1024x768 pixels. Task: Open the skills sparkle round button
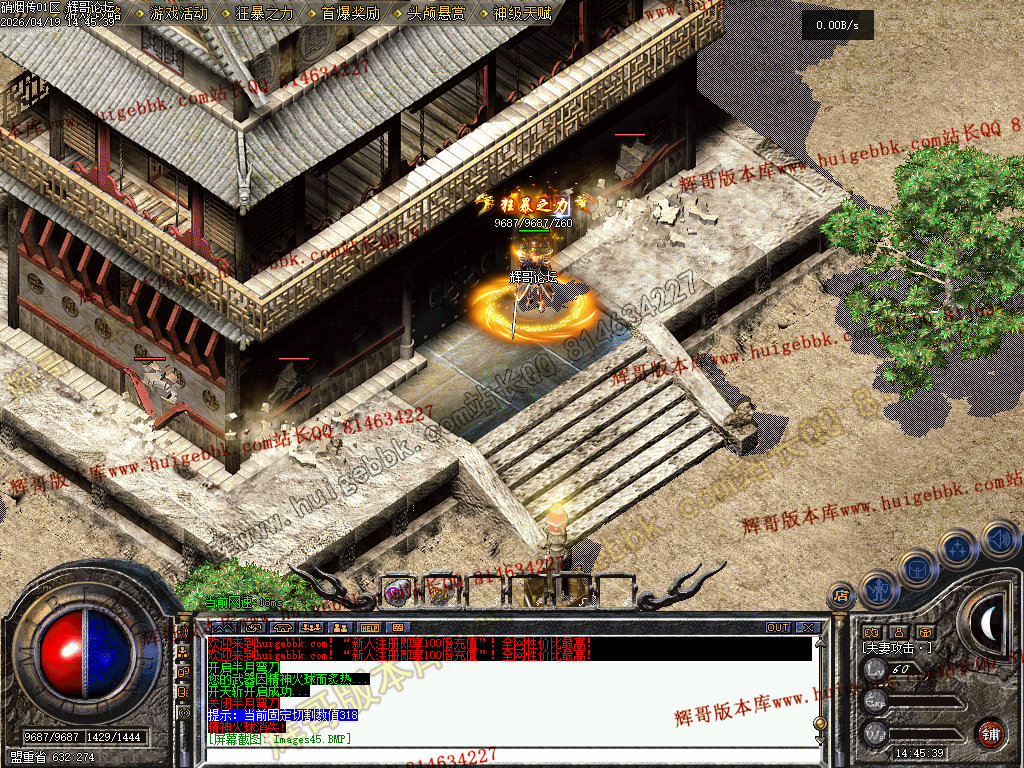click(x=959, y=548)
